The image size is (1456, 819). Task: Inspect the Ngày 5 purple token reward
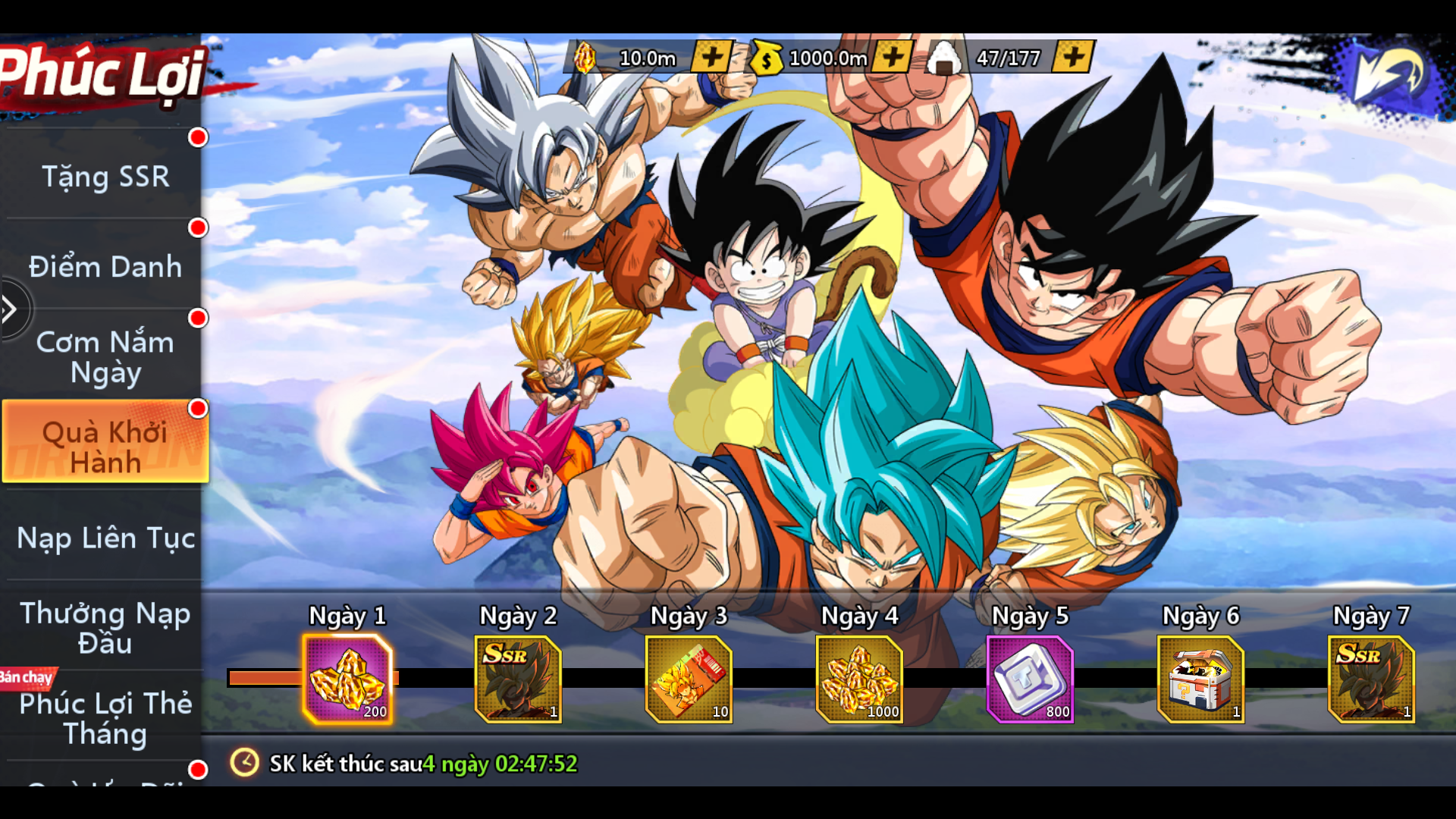(1030, 679)
